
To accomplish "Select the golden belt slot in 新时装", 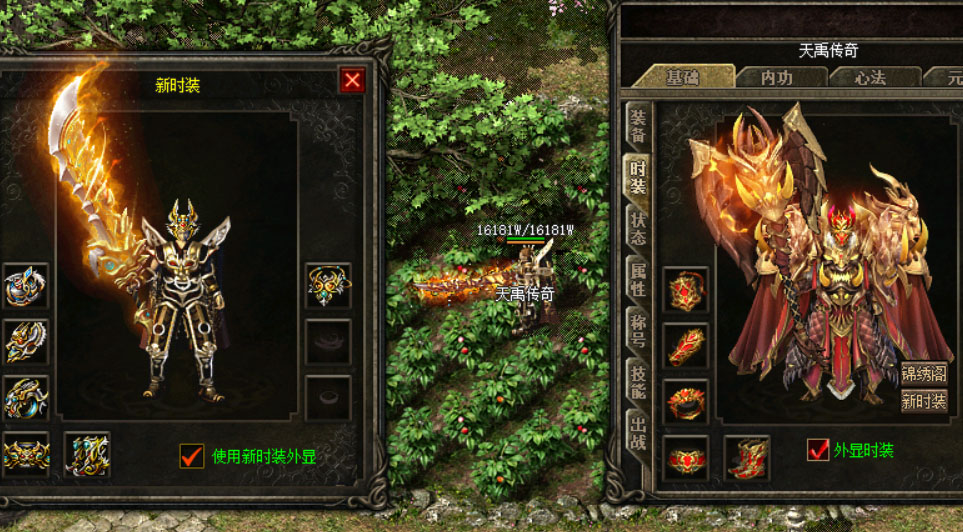I will coord(26,454).
